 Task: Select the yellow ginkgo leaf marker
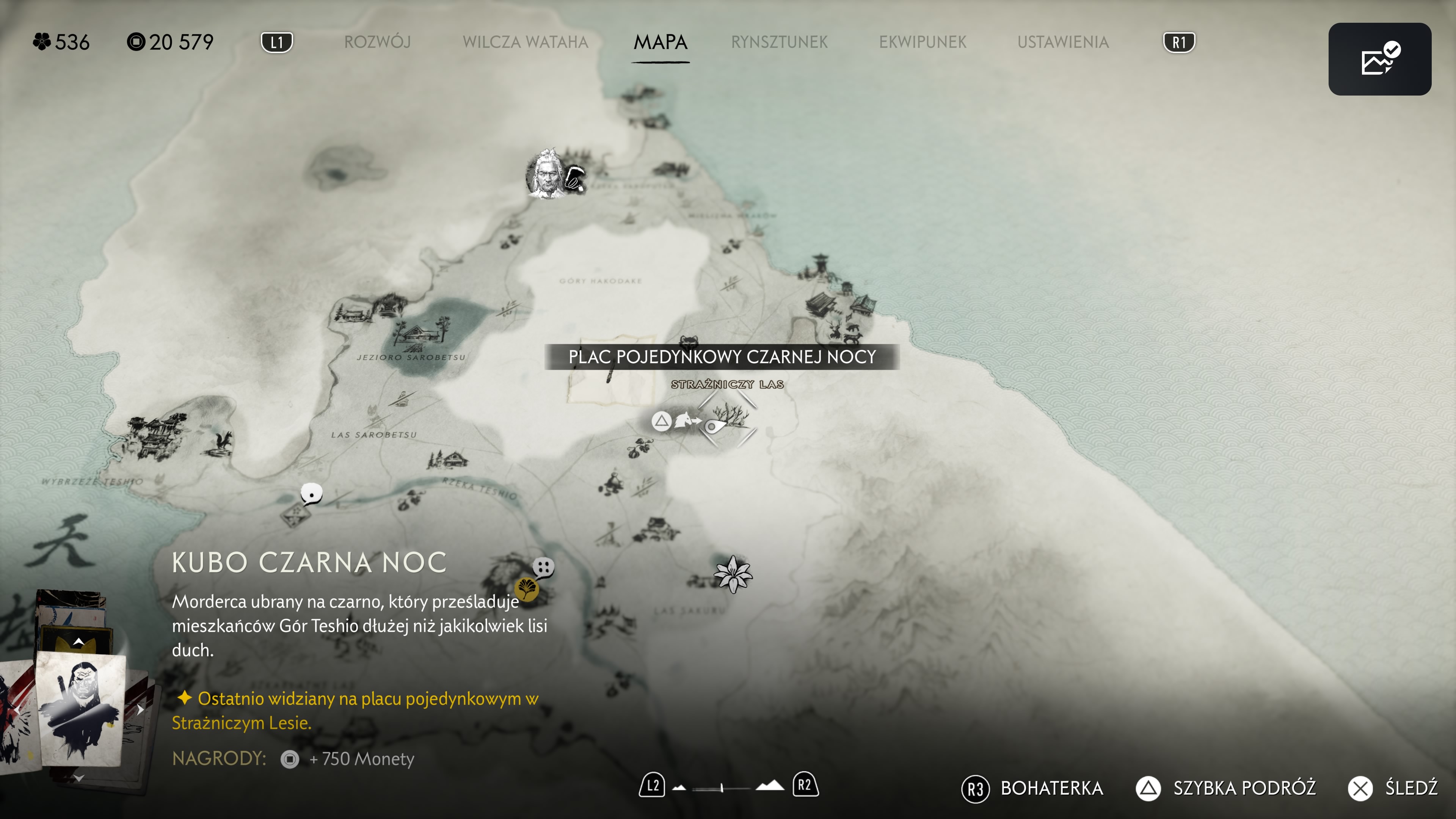coord(527,589)
